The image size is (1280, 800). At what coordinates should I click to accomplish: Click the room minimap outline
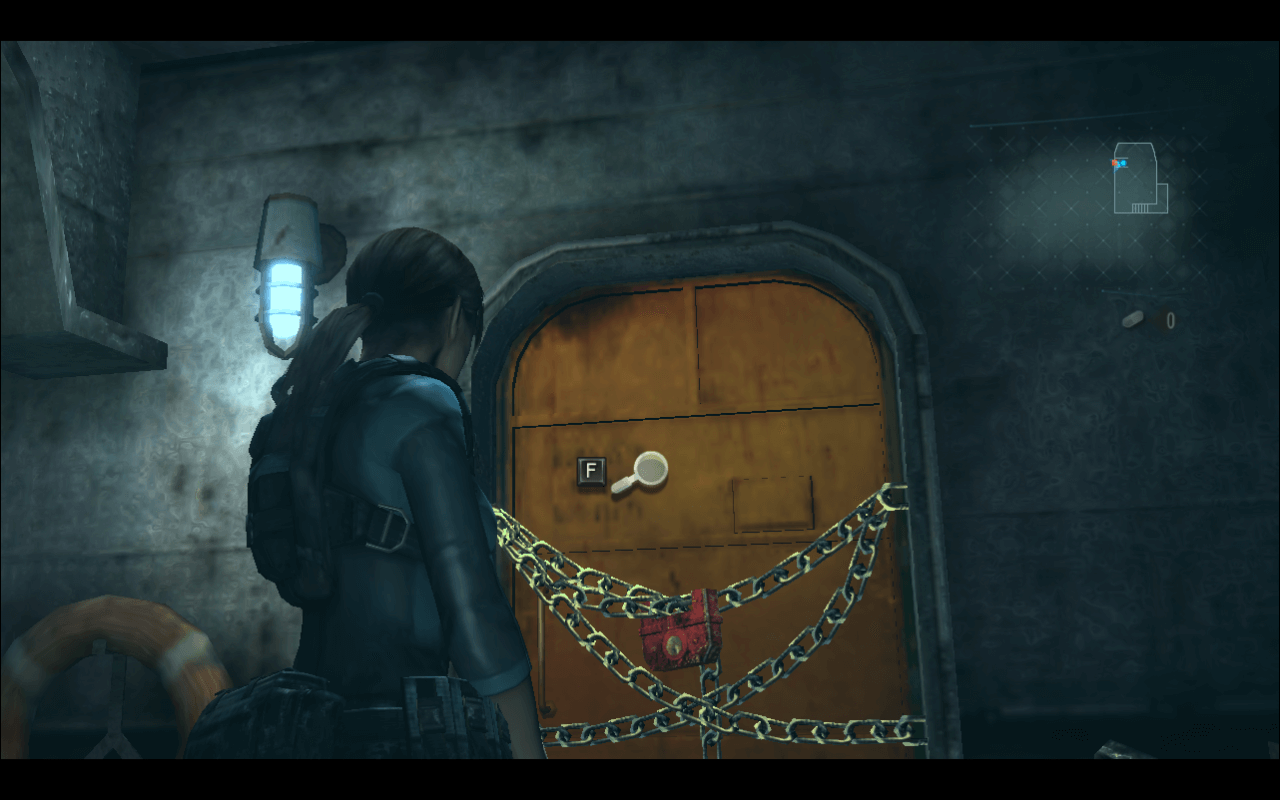click(1139, 180)
